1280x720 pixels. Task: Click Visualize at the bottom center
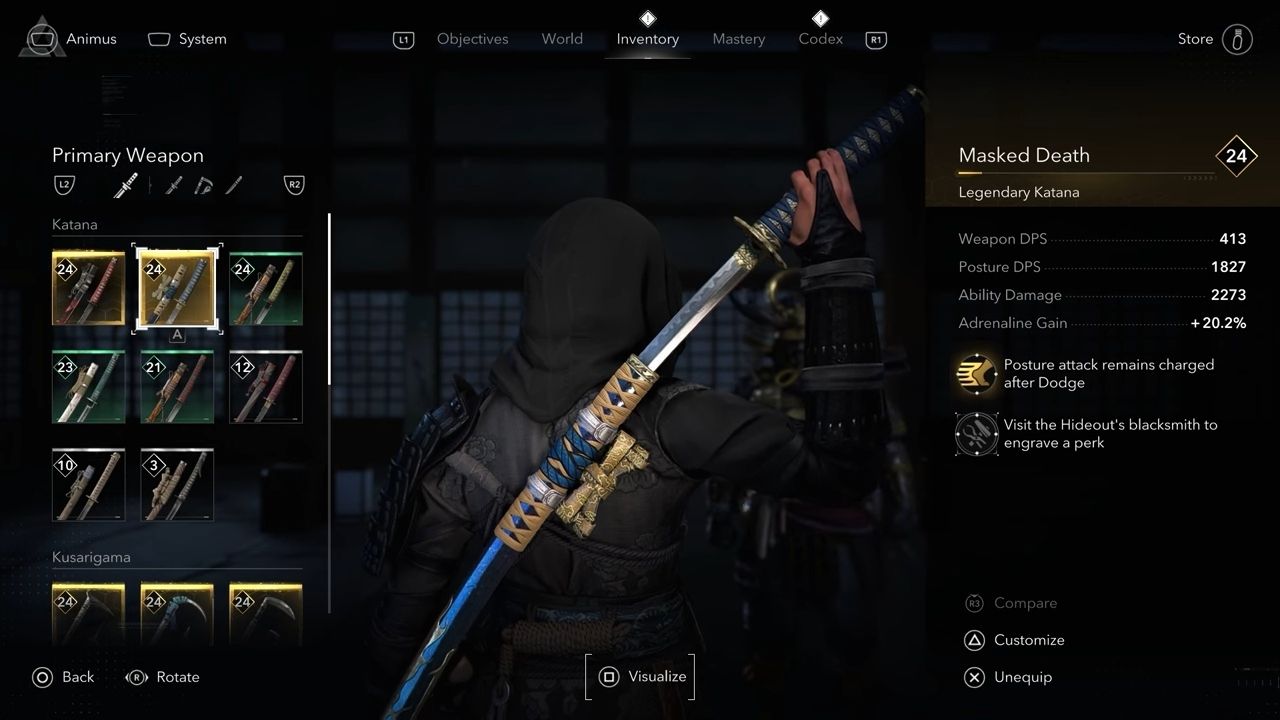tap(640, 676)
